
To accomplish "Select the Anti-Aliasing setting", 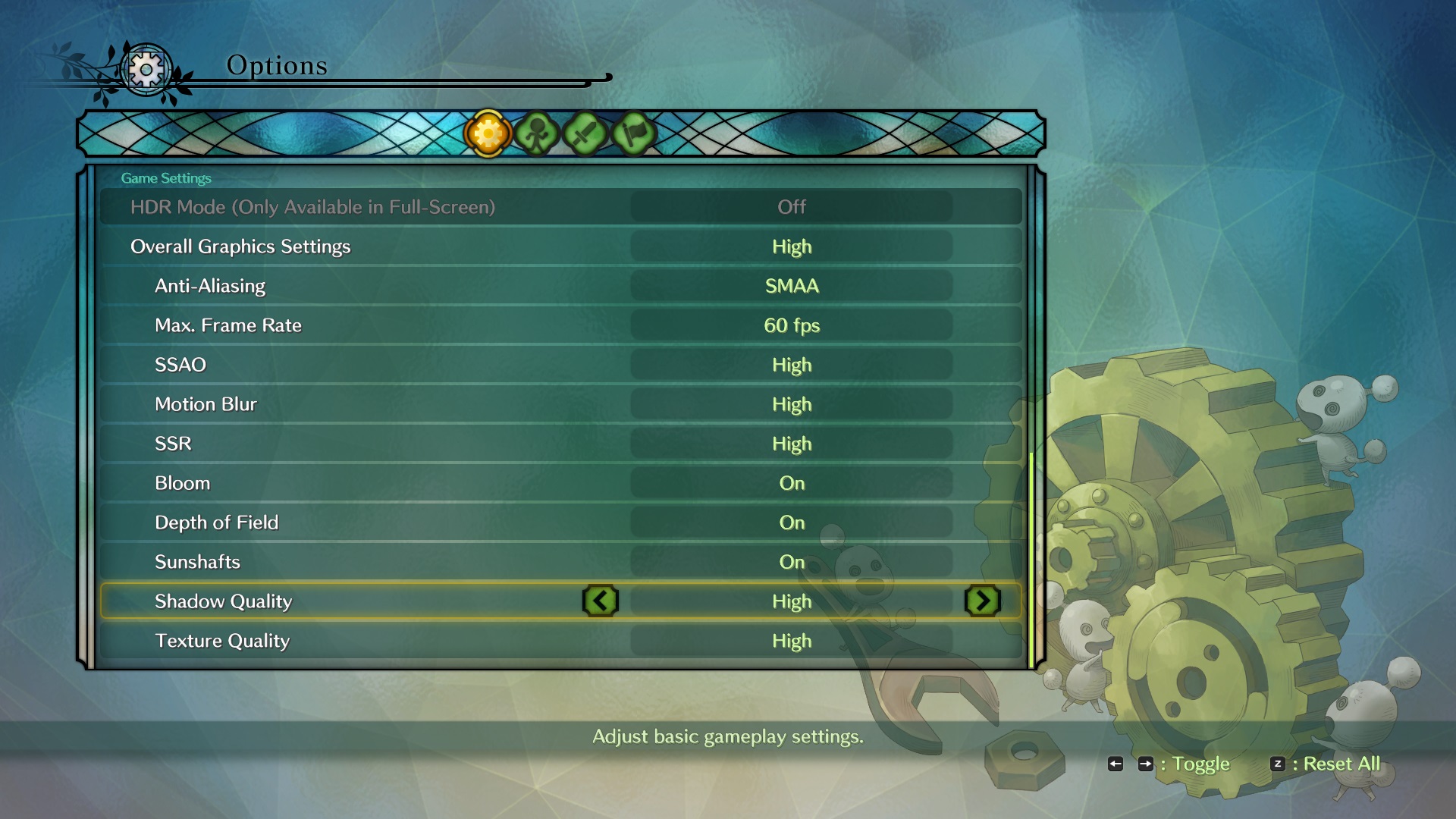I will click(561, 286).
